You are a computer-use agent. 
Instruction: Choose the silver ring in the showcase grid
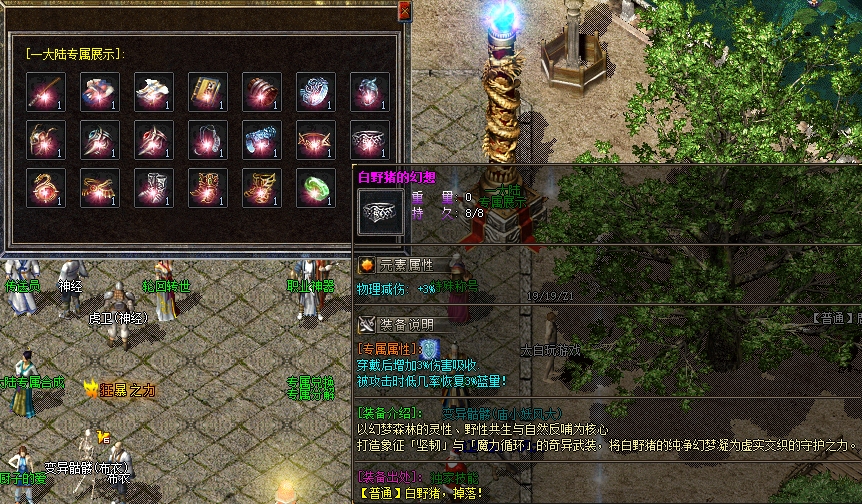click(370, 140)
